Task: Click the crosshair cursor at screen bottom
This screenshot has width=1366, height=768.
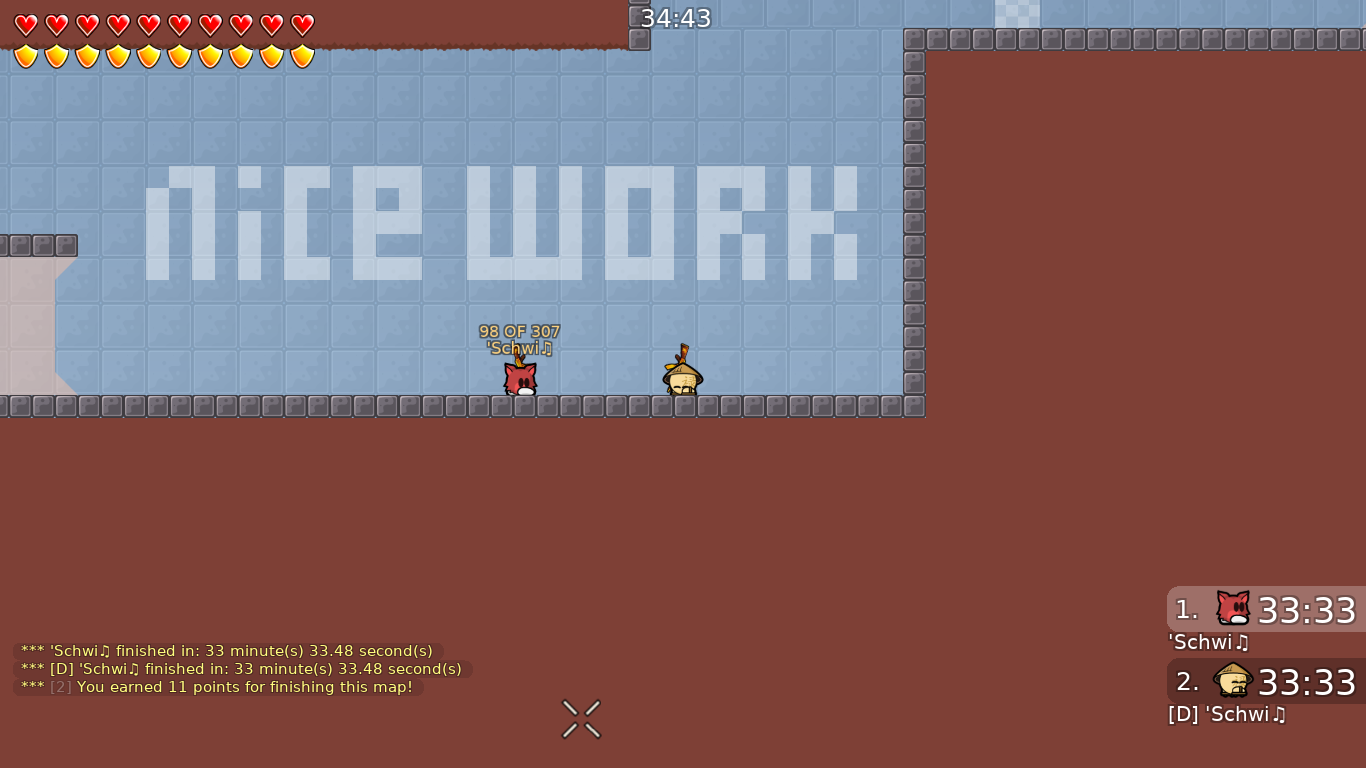Action: pos(580,718)
